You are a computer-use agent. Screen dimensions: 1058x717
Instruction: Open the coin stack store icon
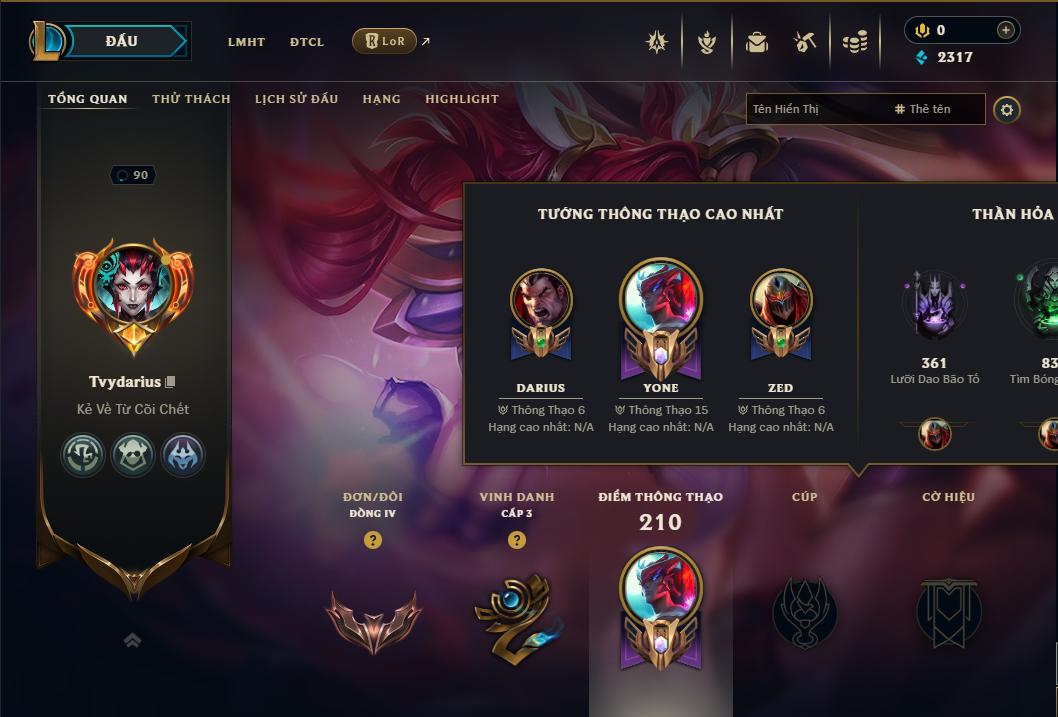(x=854, y=42)
